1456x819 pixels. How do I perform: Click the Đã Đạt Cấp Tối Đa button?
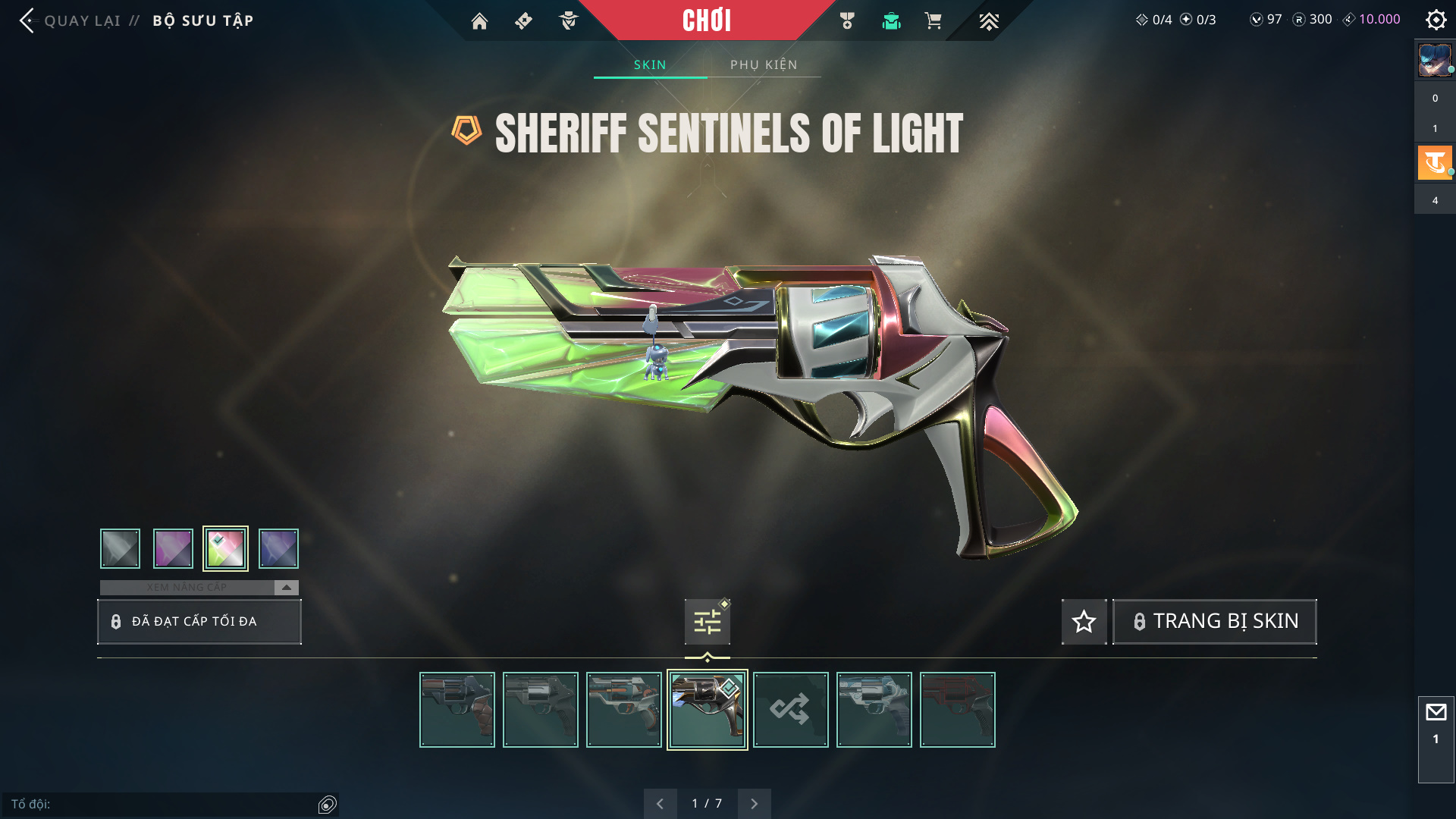[199, 622]
